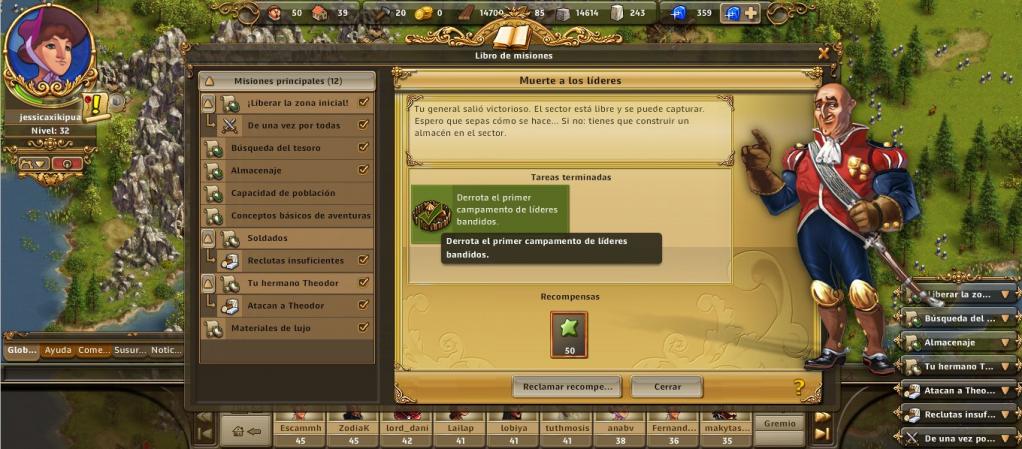Close the mission book with the X

coord(823,53)
